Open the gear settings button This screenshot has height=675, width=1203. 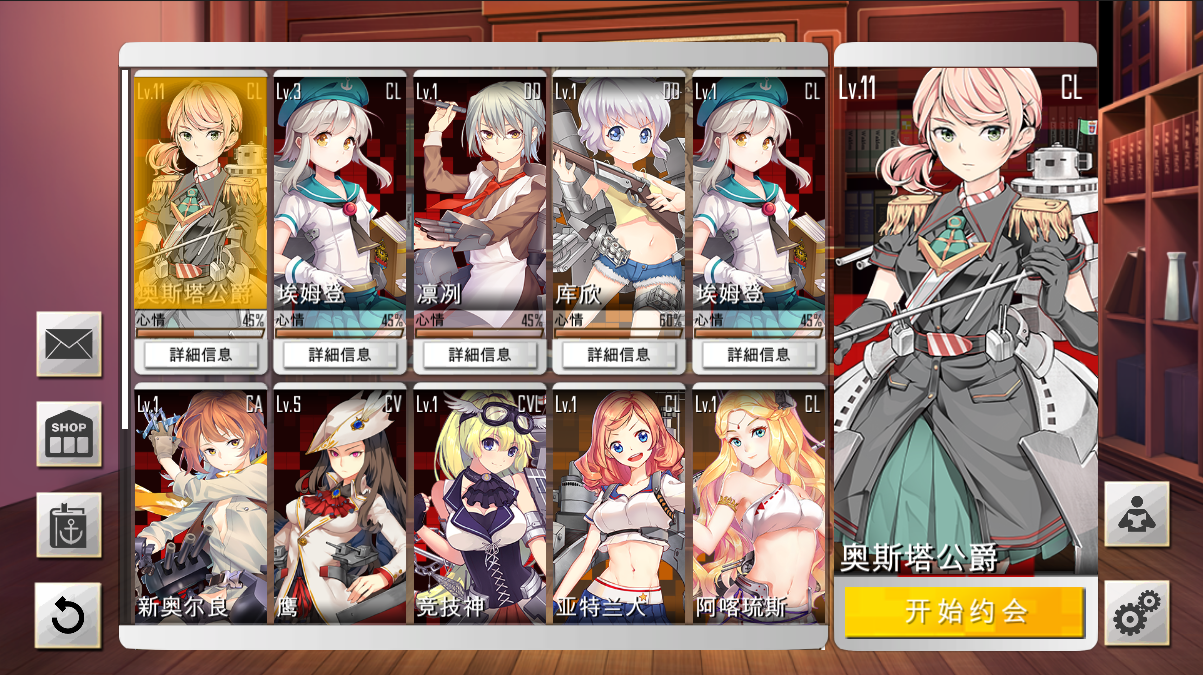1136,613
